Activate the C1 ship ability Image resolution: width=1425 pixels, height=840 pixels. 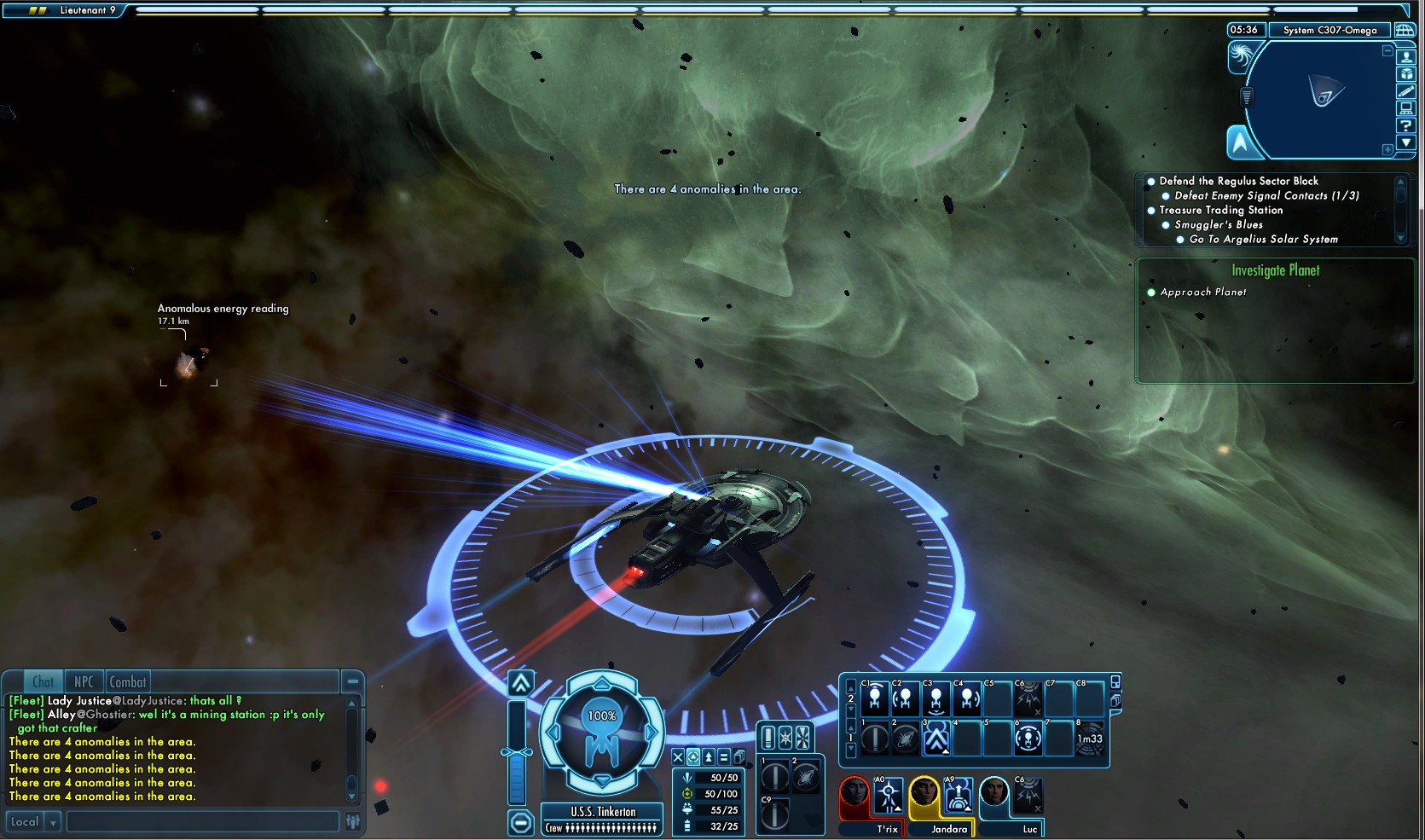point(875,699)
